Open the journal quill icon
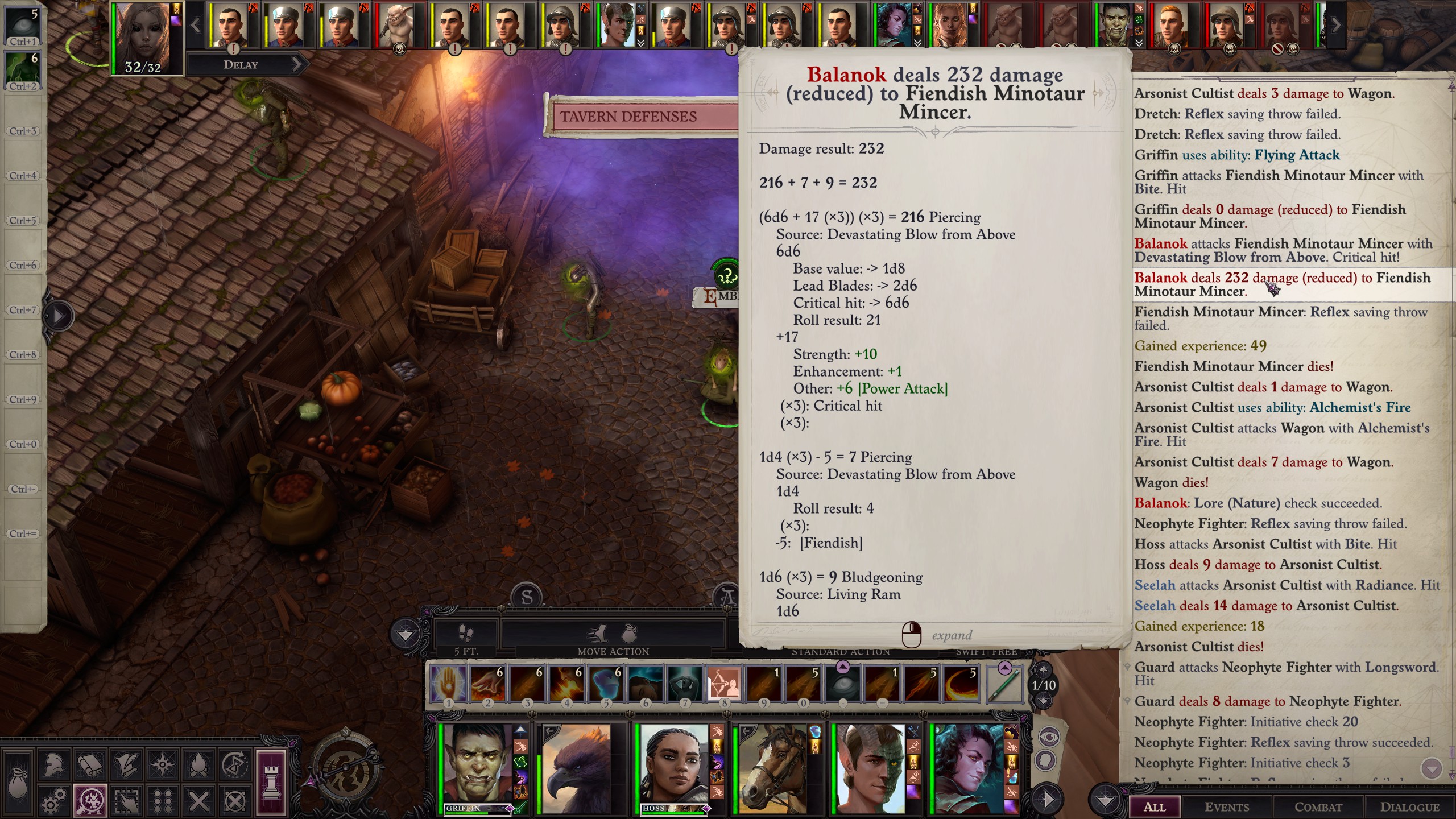 click(126, 764)
